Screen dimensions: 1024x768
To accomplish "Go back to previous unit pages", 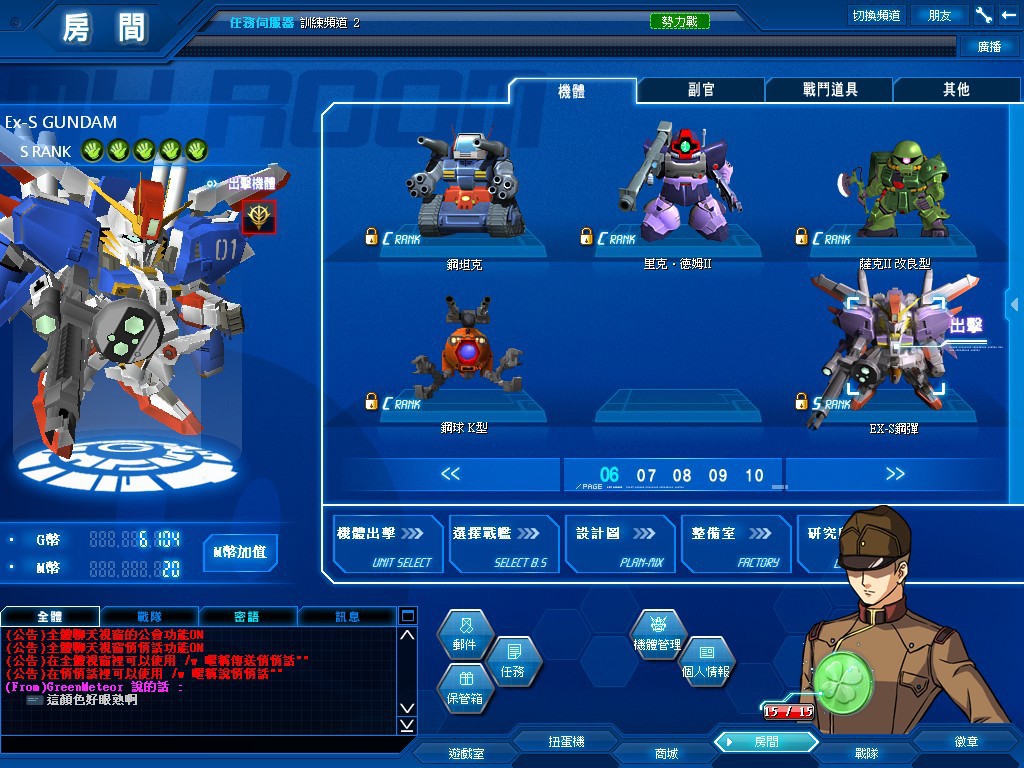I will [451, 474].
